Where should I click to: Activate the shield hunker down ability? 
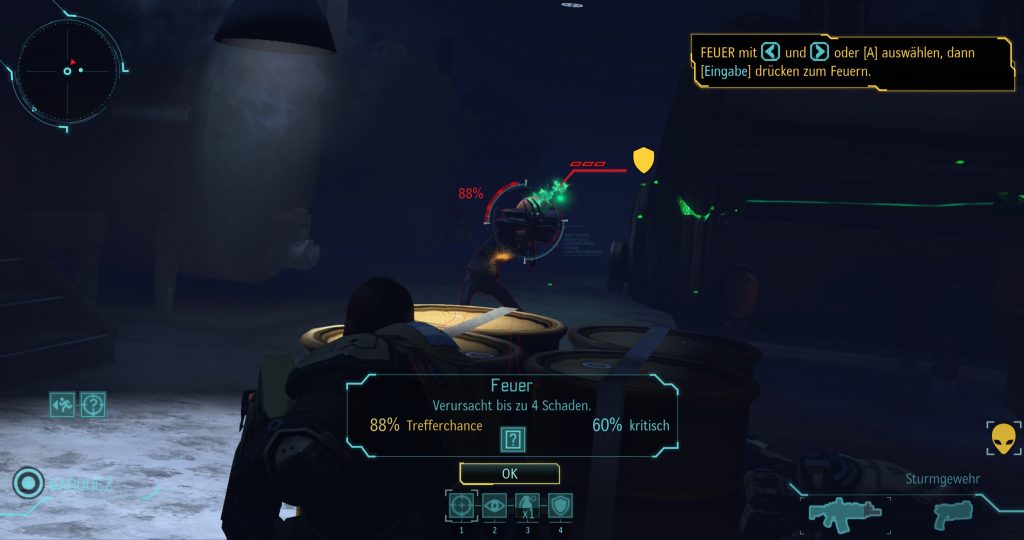(560, 506)
